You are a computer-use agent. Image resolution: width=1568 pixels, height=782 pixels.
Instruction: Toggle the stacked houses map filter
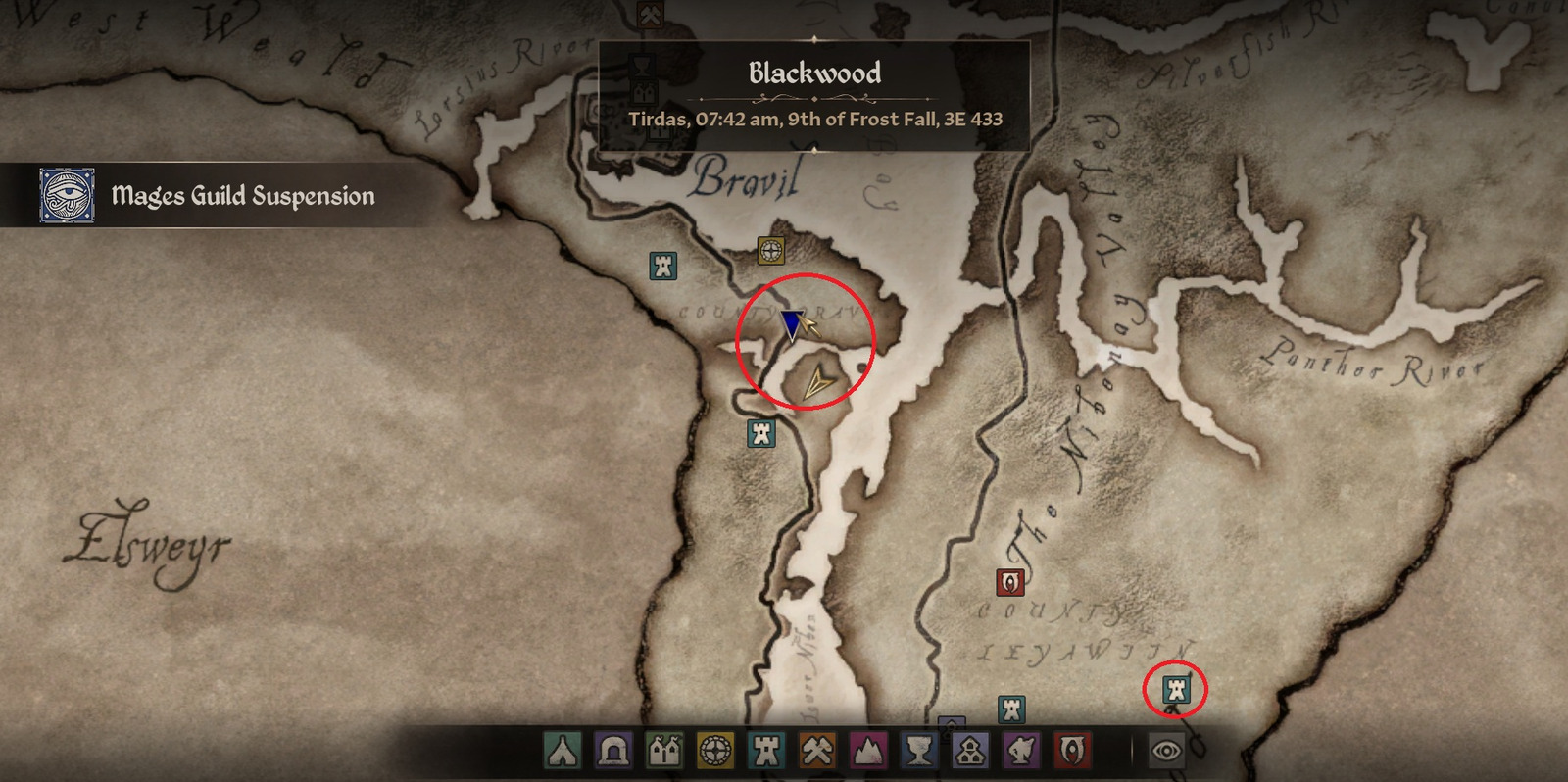click(x=970, y=751)
